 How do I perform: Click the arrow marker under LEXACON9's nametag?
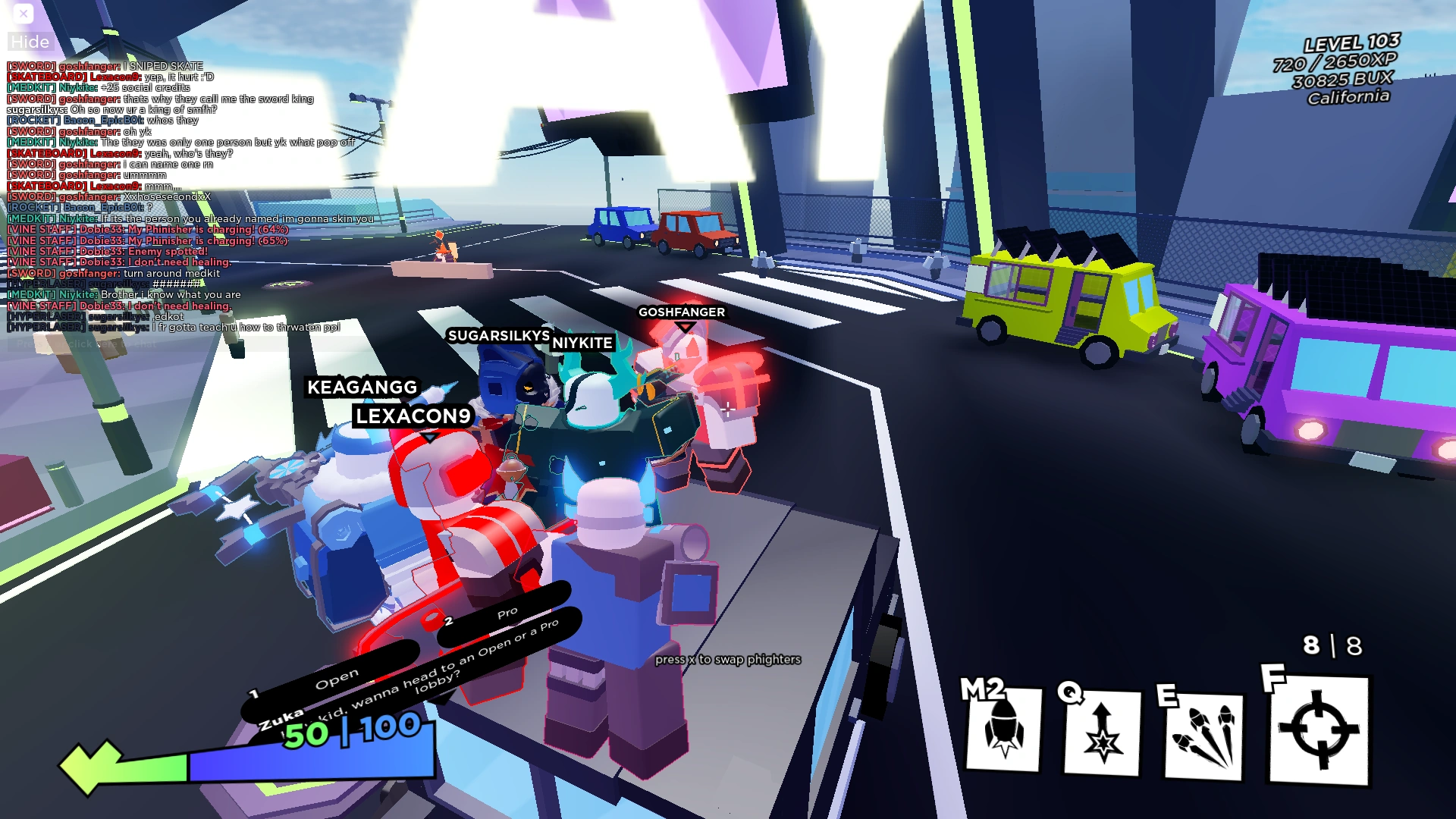[429, 438]
